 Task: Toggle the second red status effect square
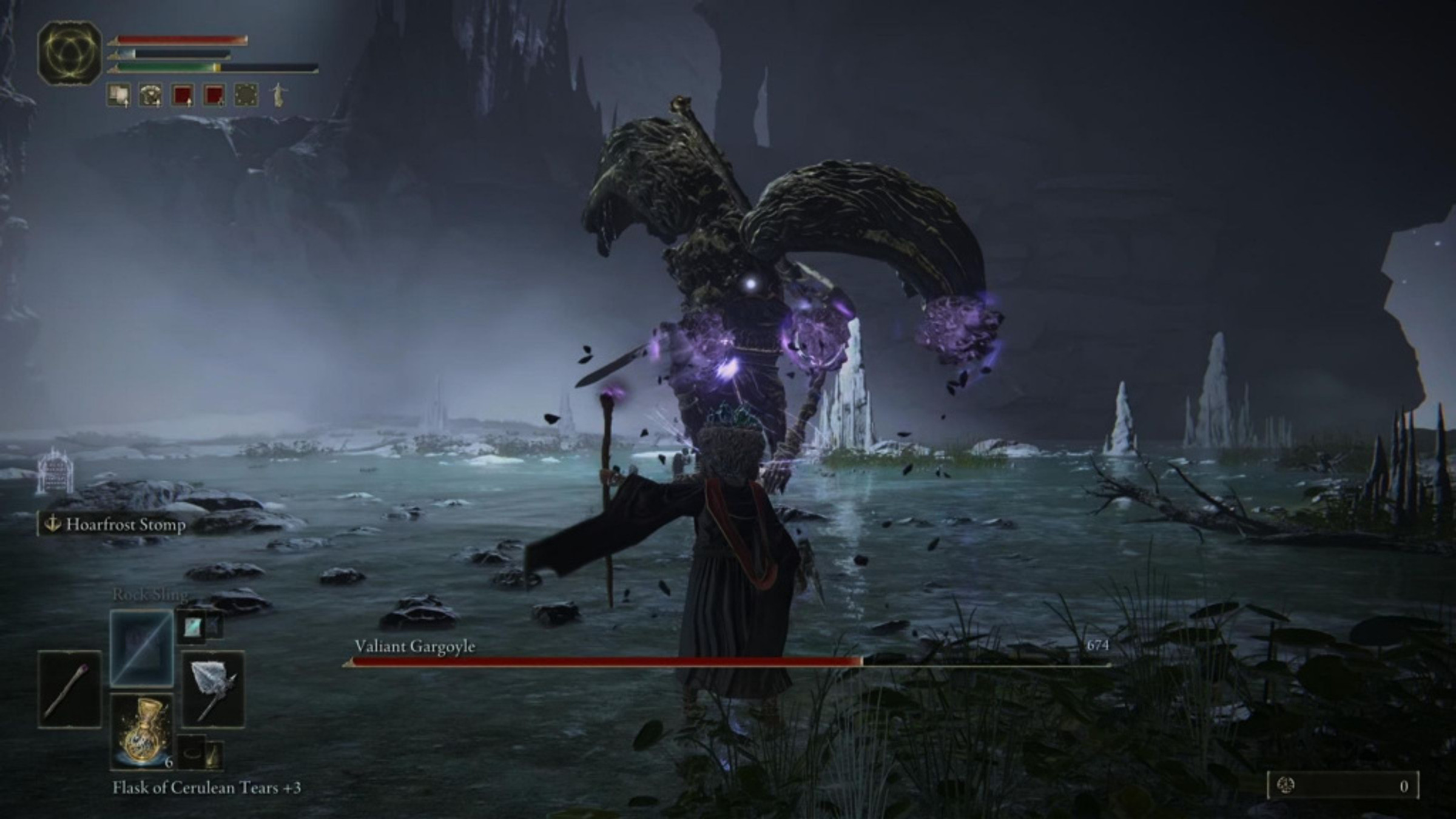213,95
